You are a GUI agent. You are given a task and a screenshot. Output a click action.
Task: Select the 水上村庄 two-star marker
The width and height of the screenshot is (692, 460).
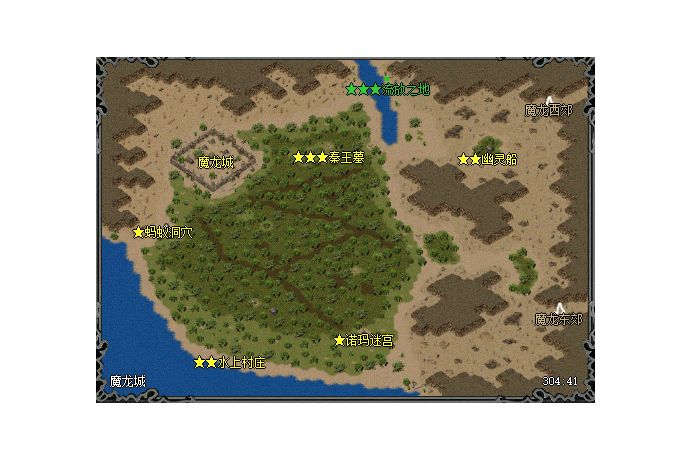230,362
